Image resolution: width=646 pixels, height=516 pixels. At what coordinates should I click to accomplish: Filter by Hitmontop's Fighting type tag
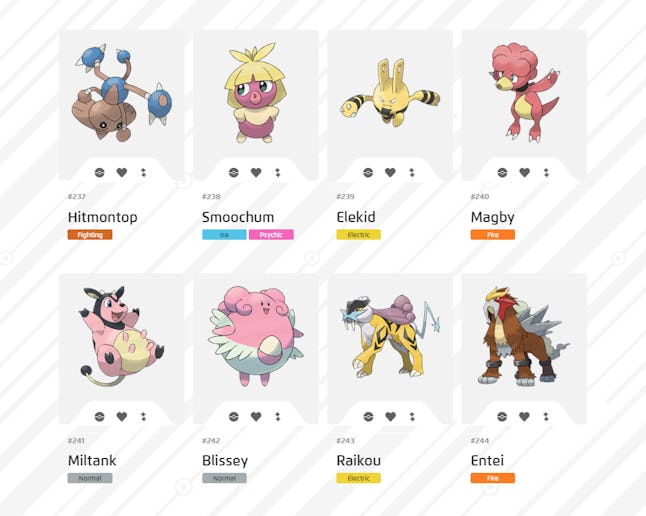coord(90,235)
